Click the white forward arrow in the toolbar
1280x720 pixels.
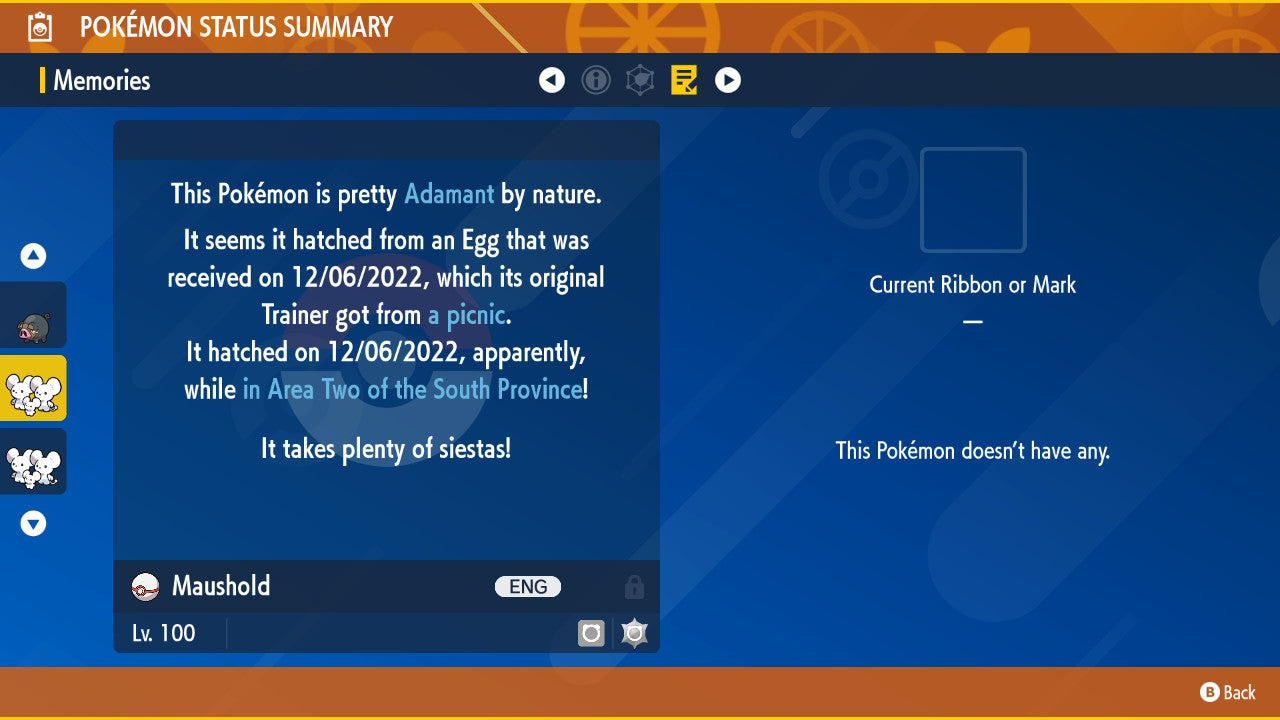(727, 79)
